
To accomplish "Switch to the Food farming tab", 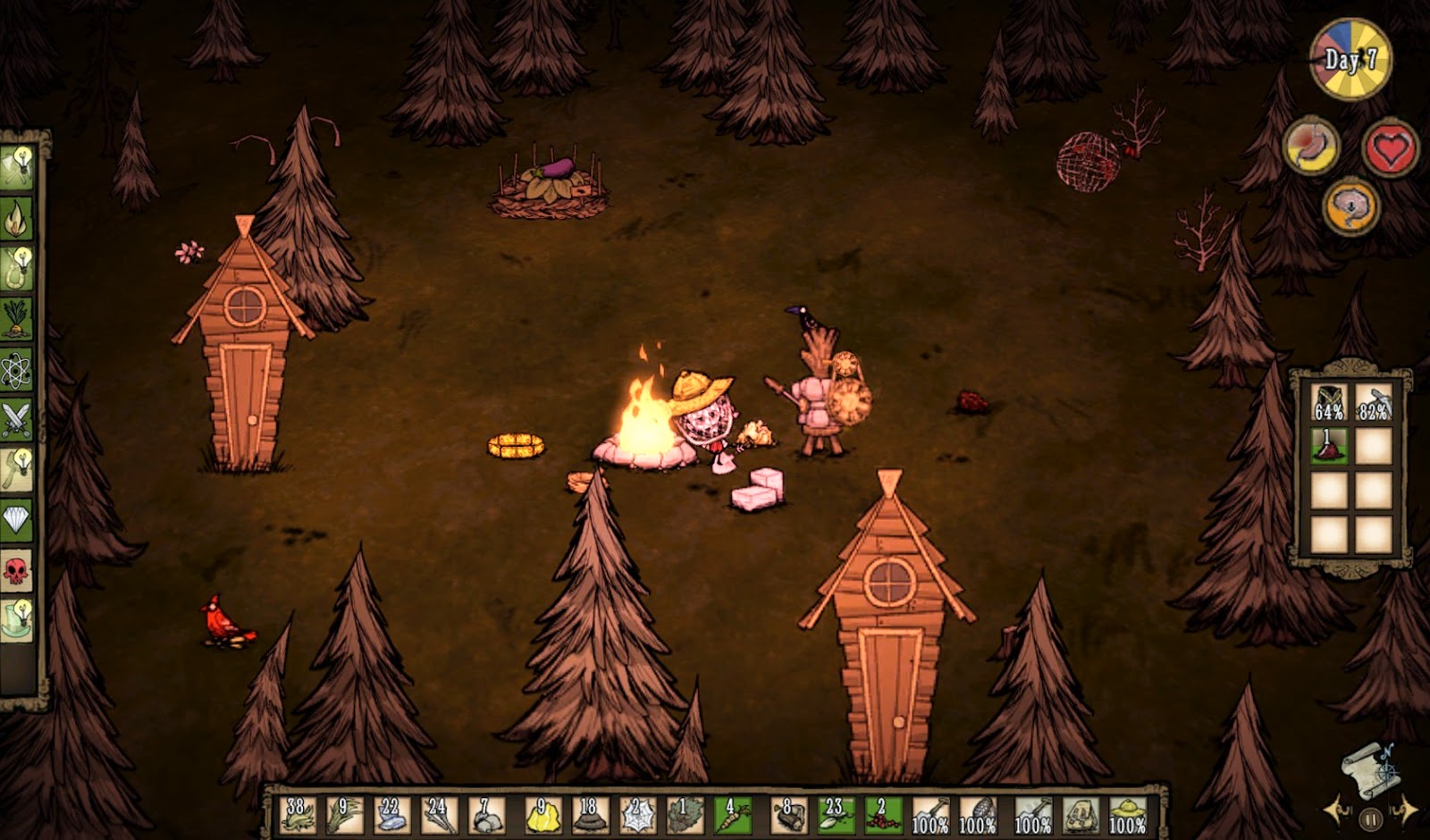I will (x=16, y=319).
